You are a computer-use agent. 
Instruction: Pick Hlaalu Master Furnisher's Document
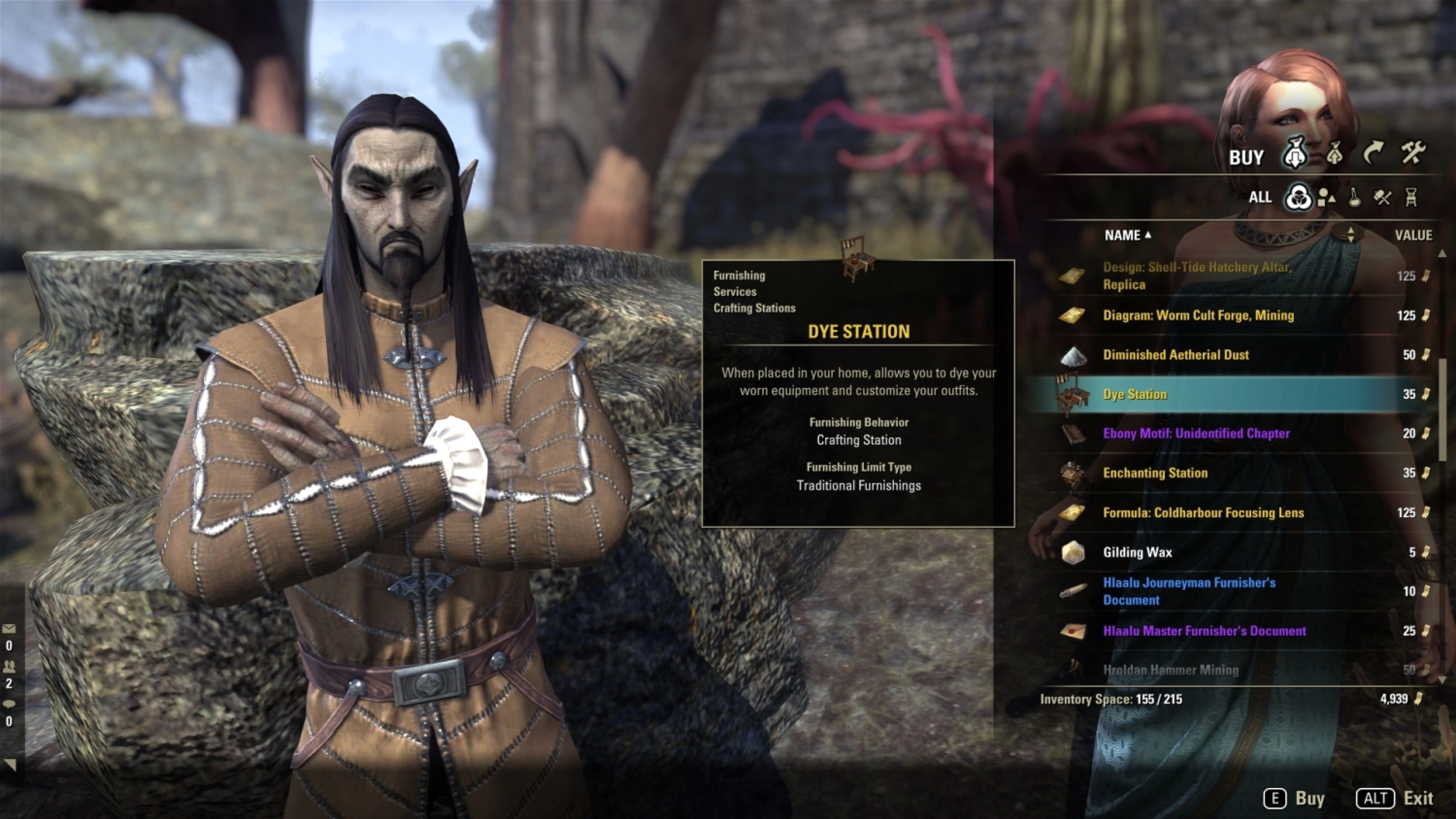coord(1204,631)
